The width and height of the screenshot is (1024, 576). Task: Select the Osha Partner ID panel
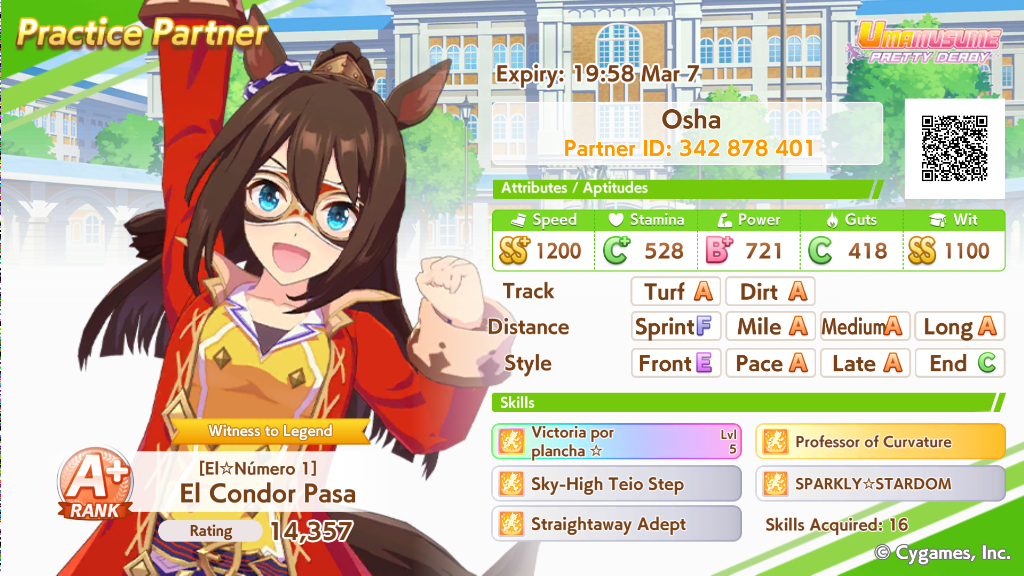[688, 134]
